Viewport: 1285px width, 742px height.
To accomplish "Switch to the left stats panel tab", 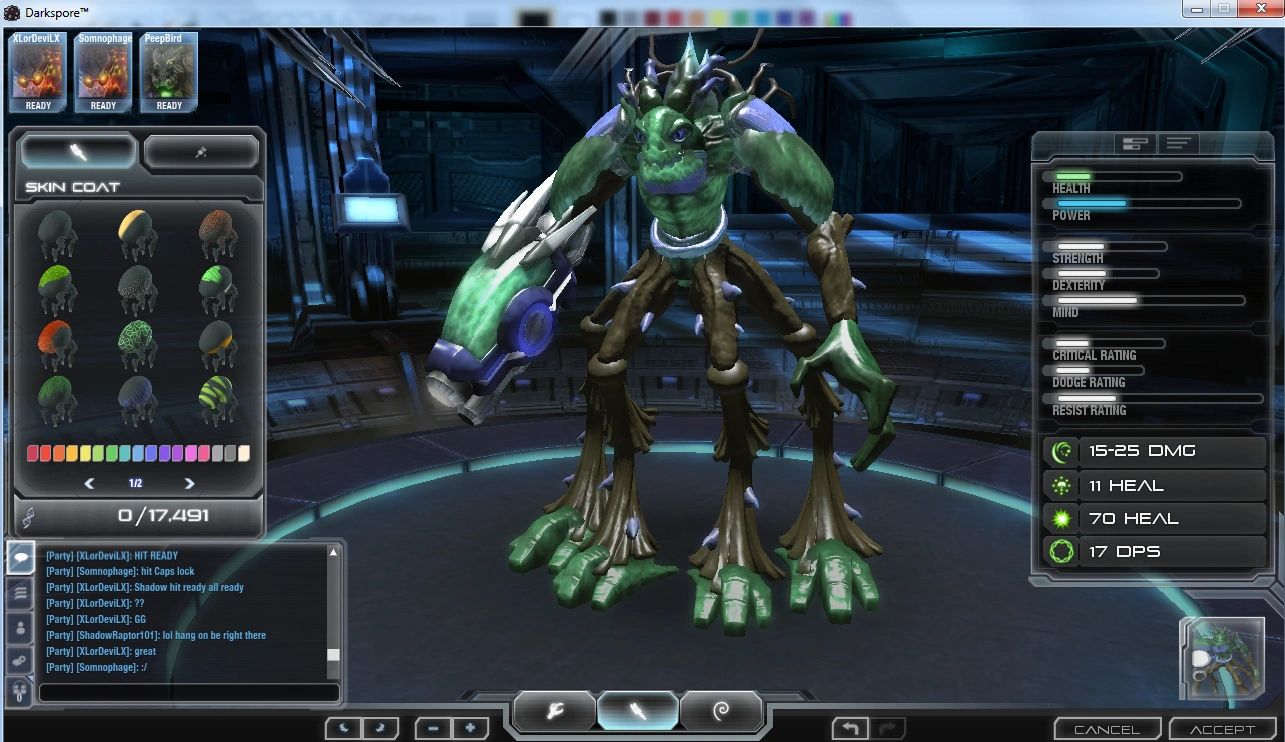I will click(1134, 143).
